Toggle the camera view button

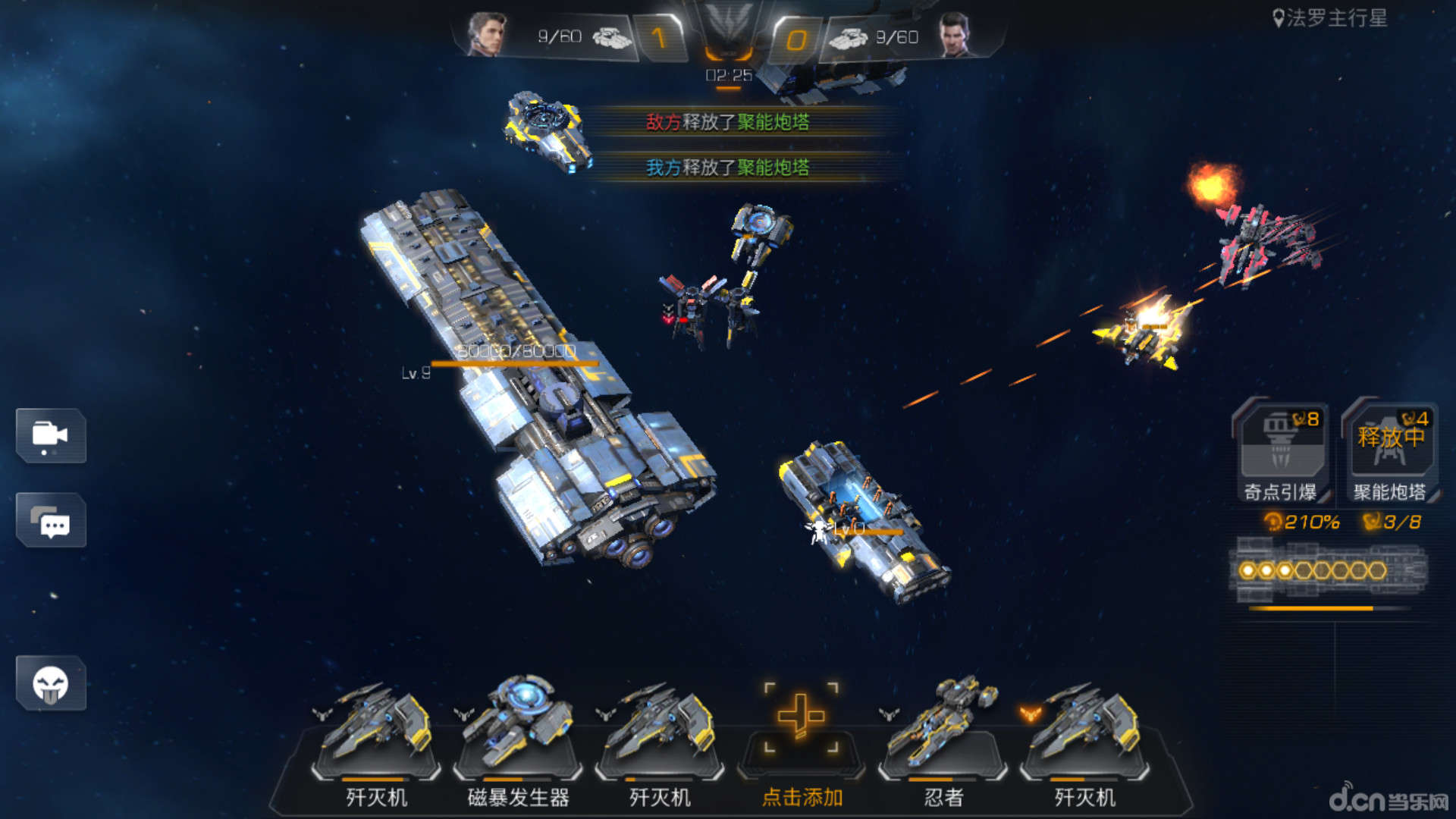pos(51,436)
